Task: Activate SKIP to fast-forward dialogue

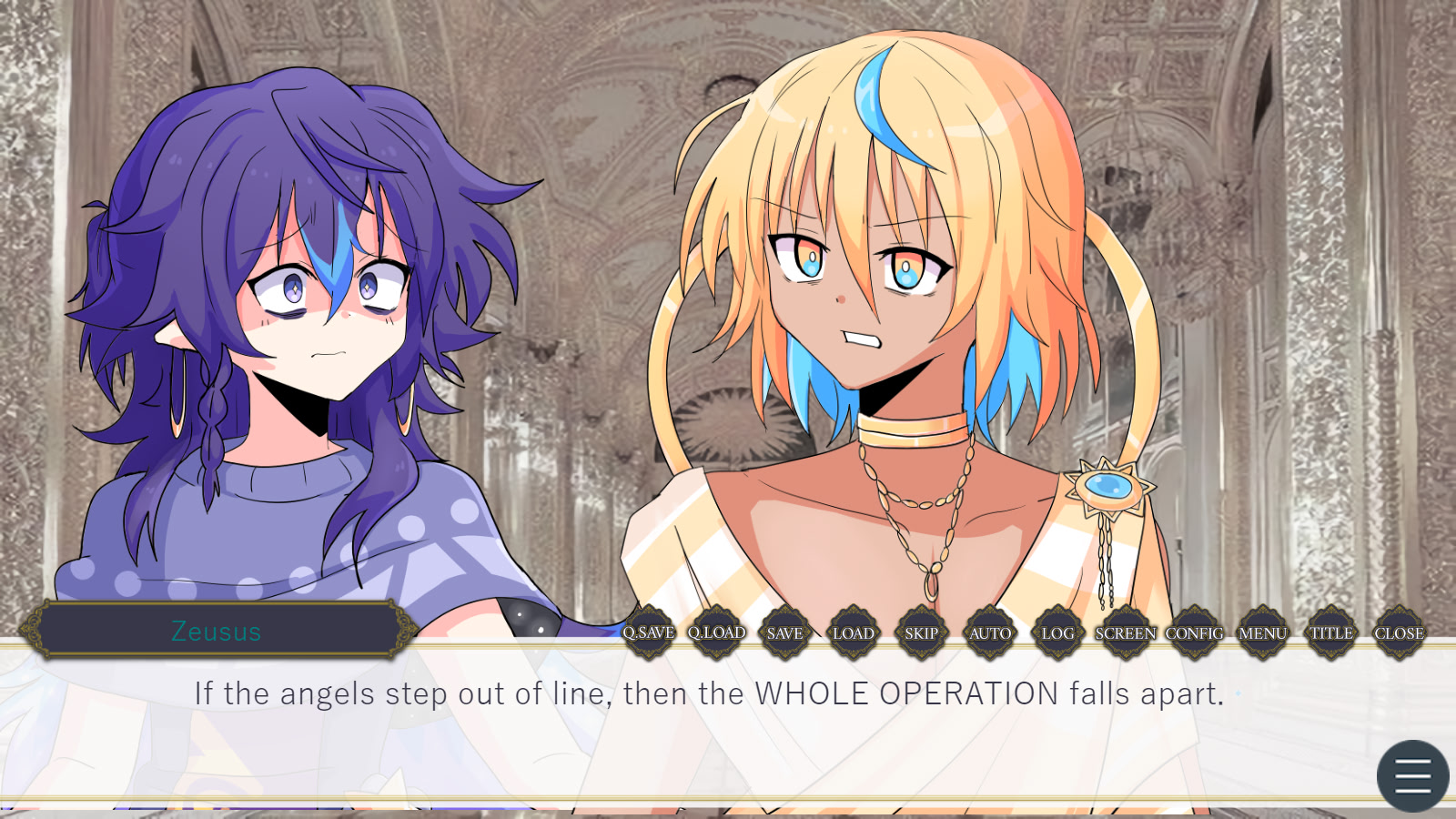Action: tap(922, 632)
